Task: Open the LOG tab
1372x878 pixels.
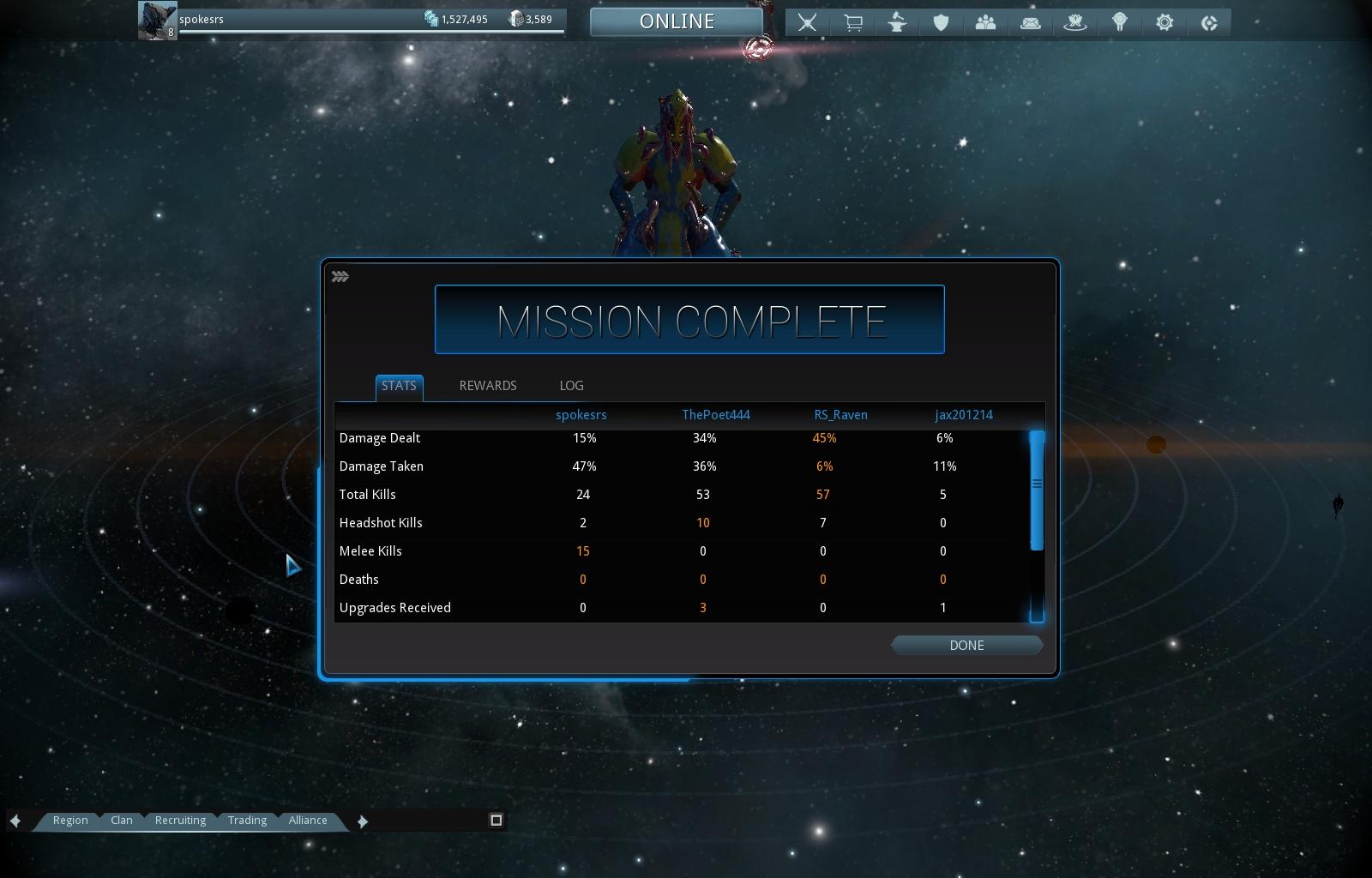Action: coord(571,386)
